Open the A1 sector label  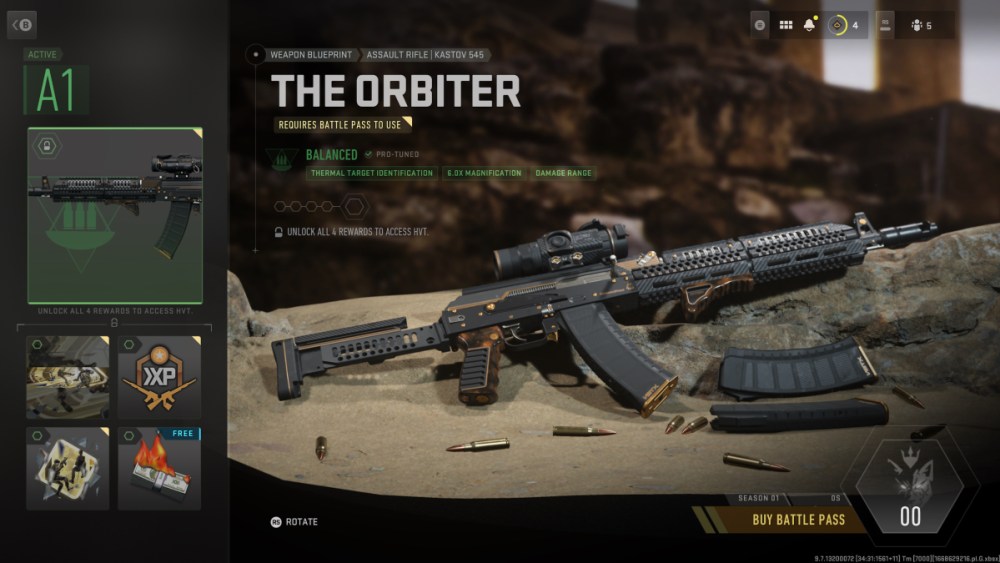pos(56,92)
